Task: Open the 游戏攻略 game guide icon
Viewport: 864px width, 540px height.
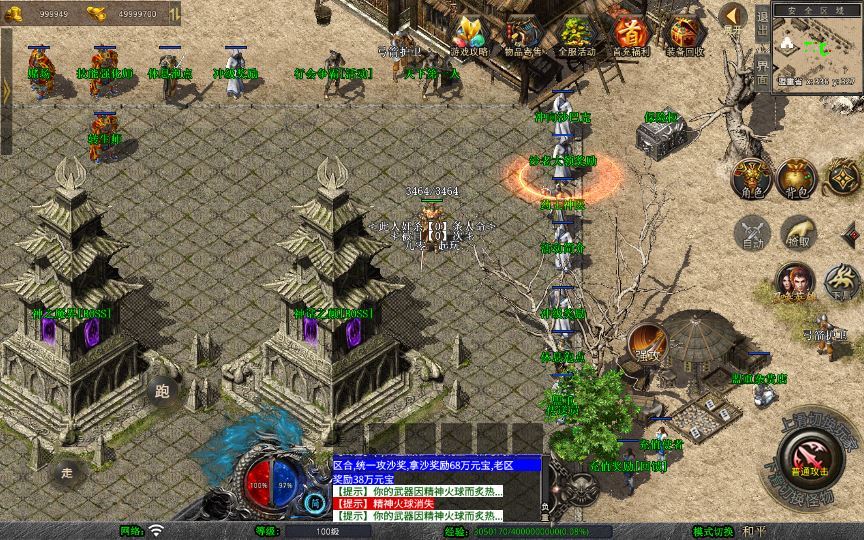Action: point(469,36)
